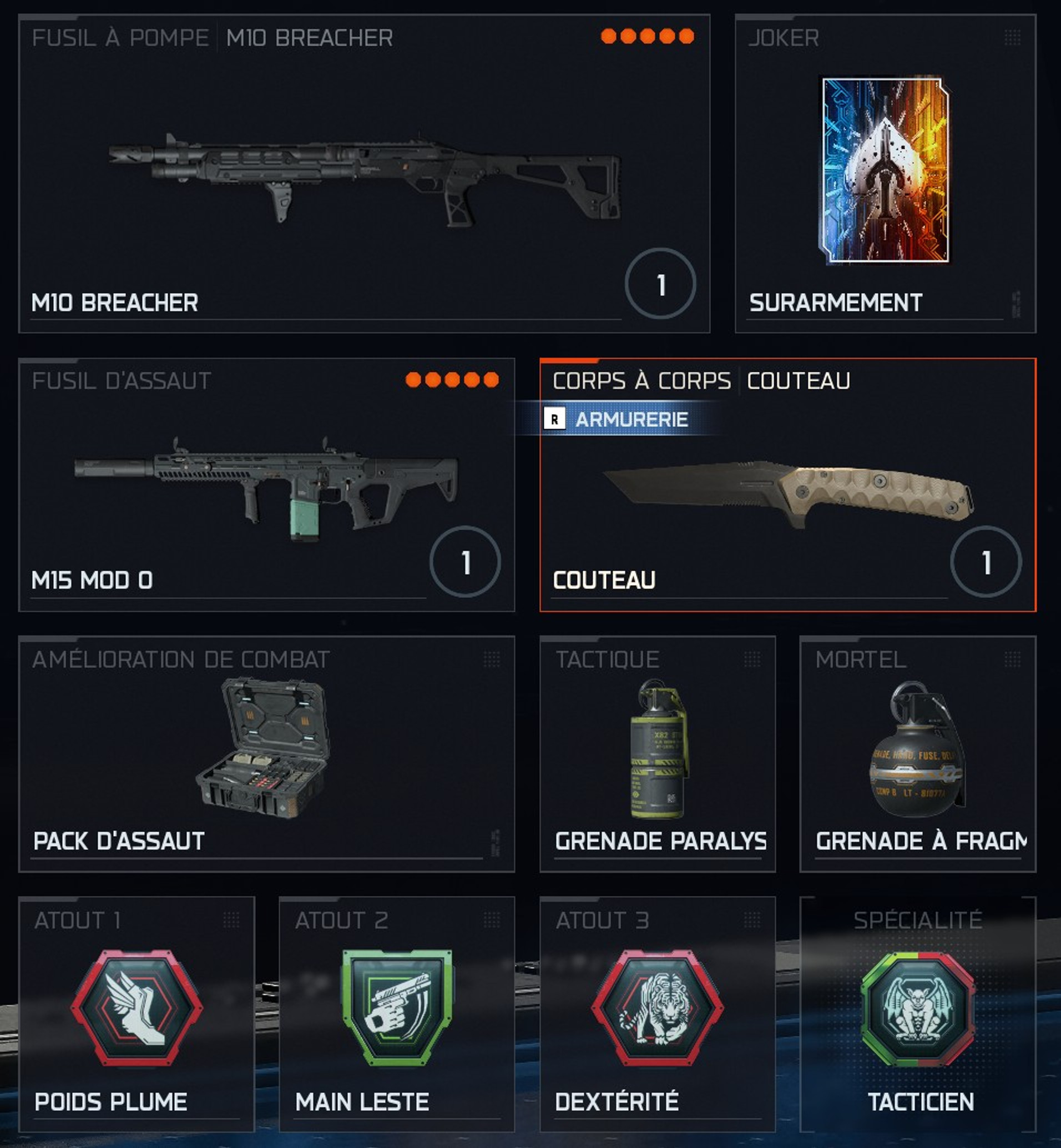Toggle the grid handle on the Tactique slot
Viewport: 1061px width, 1148px height.
(x=752, y=660)
